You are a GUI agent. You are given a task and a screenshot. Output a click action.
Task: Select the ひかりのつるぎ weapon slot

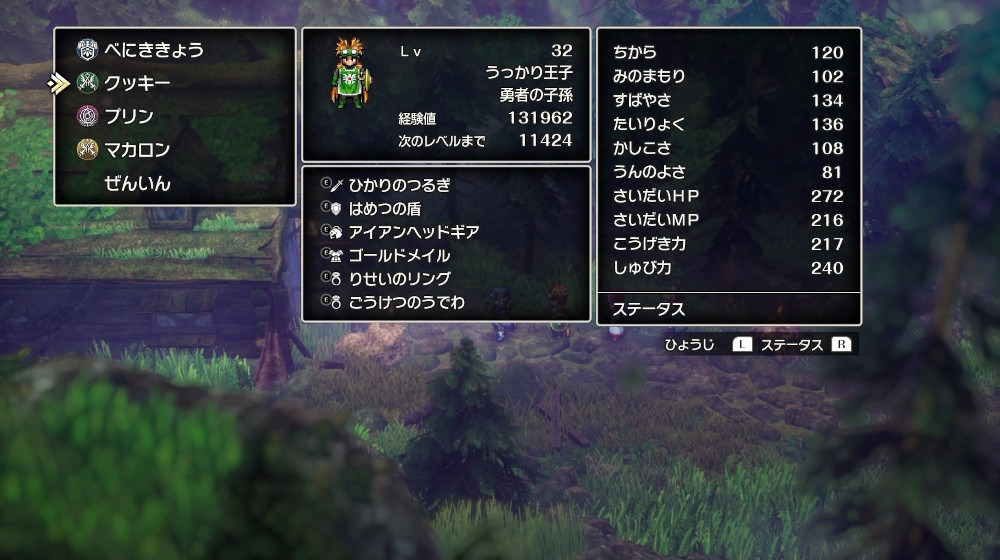coord(399,185)
